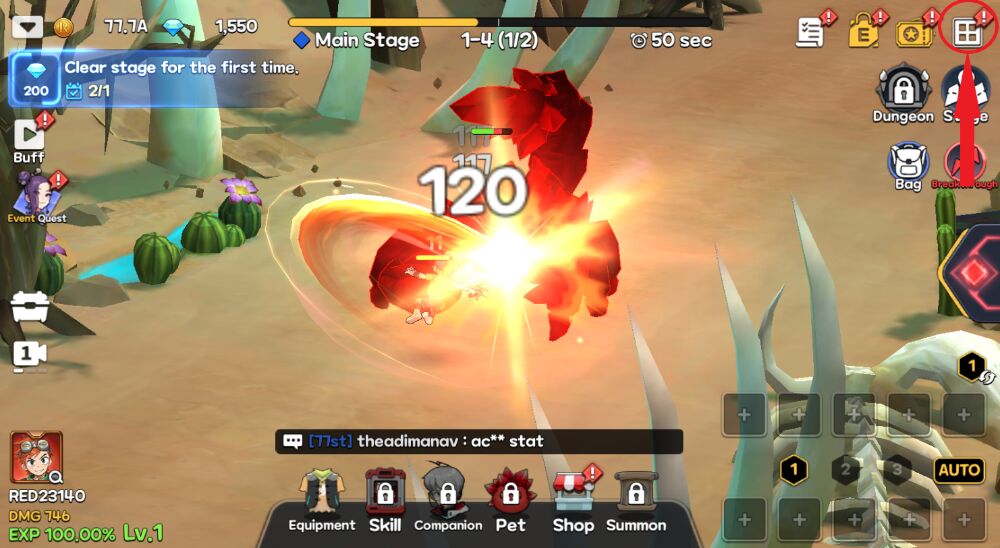Open the treasure chest icon

pos(29,310)
